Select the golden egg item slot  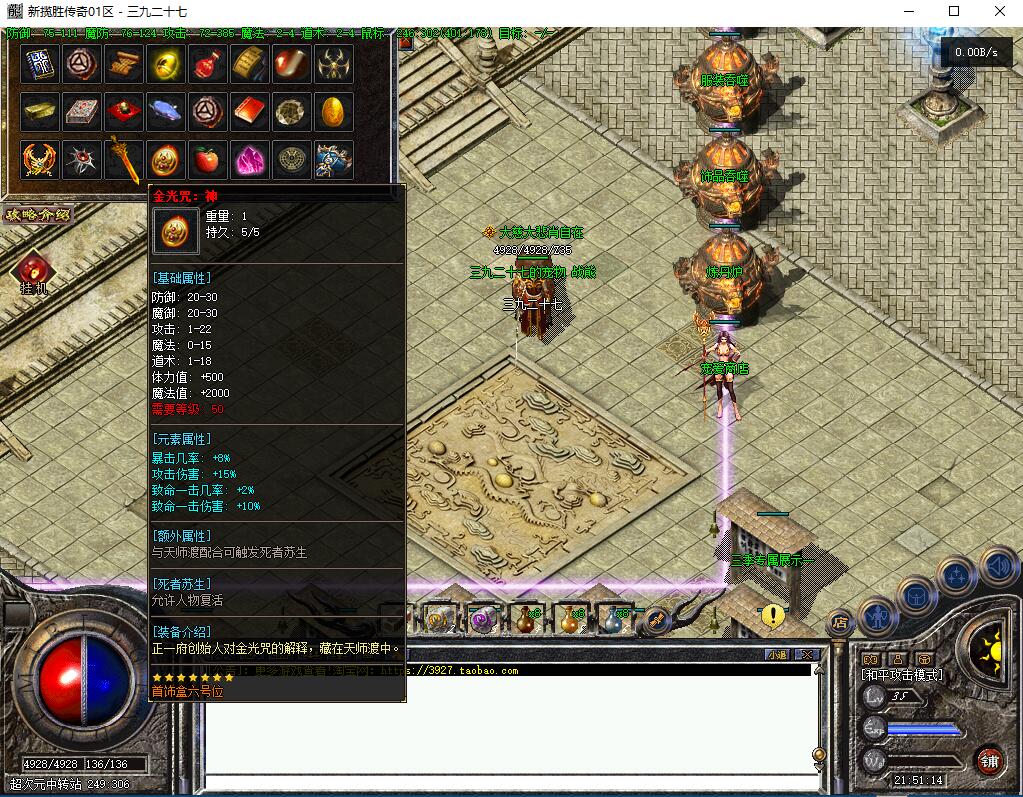tap(333, 112)
